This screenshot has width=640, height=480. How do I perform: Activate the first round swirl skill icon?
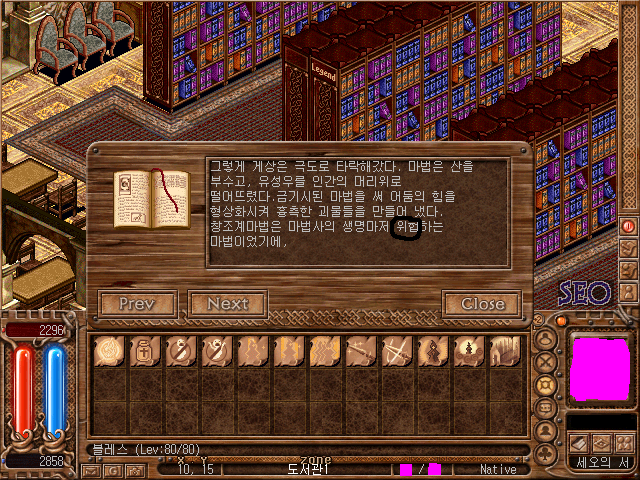(x=108, y=351)
